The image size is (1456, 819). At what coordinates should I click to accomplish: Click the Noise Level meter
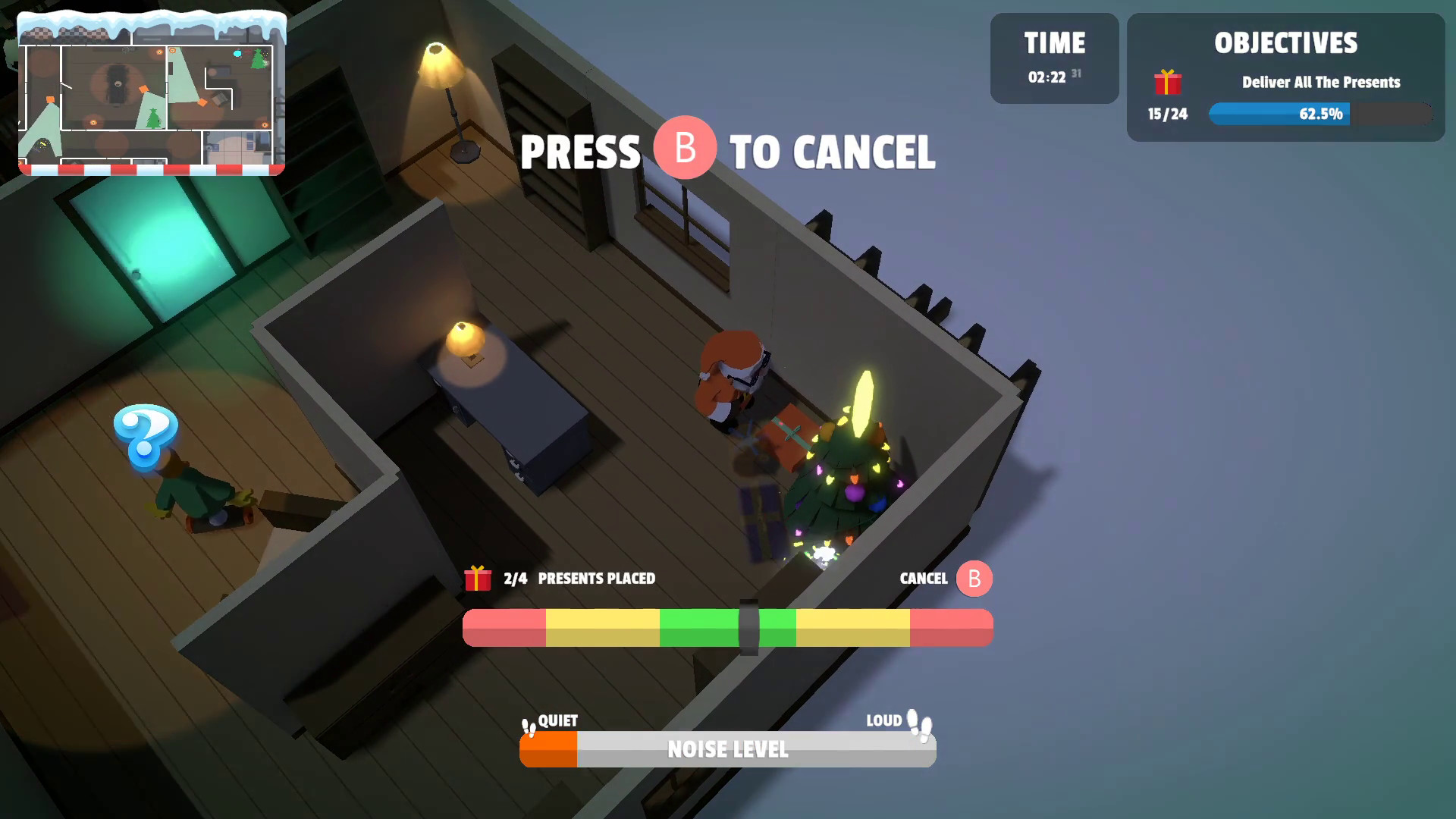coord(726,750)
